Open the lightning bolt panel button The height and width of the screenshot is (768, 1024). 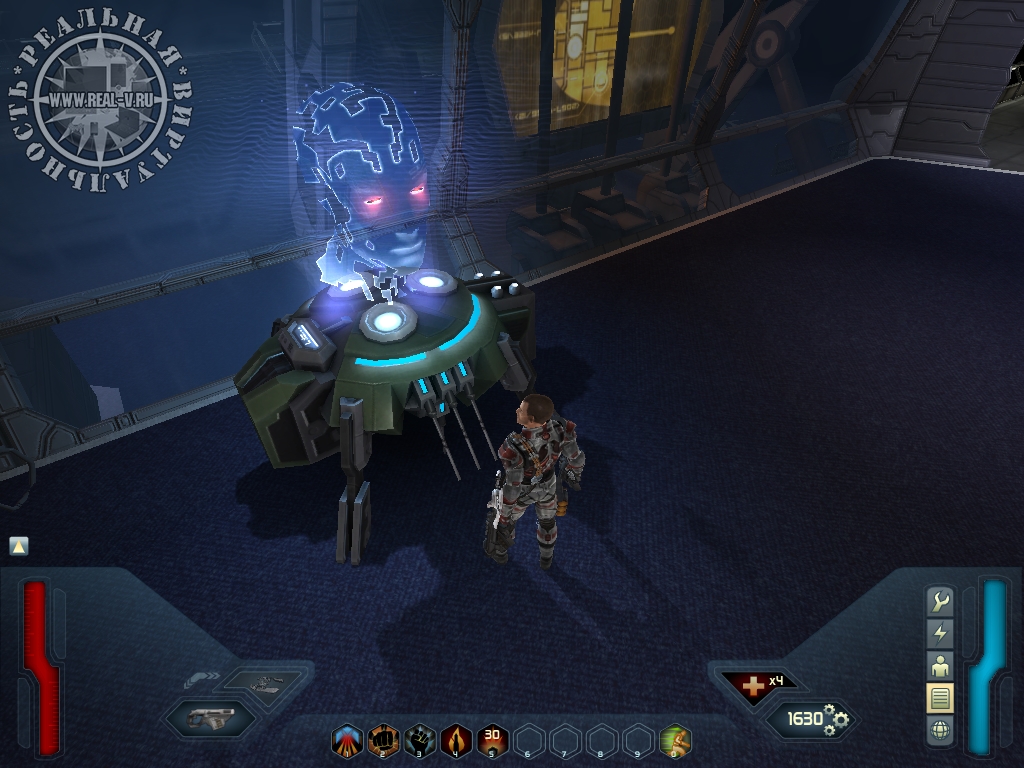tap(940, 633)
